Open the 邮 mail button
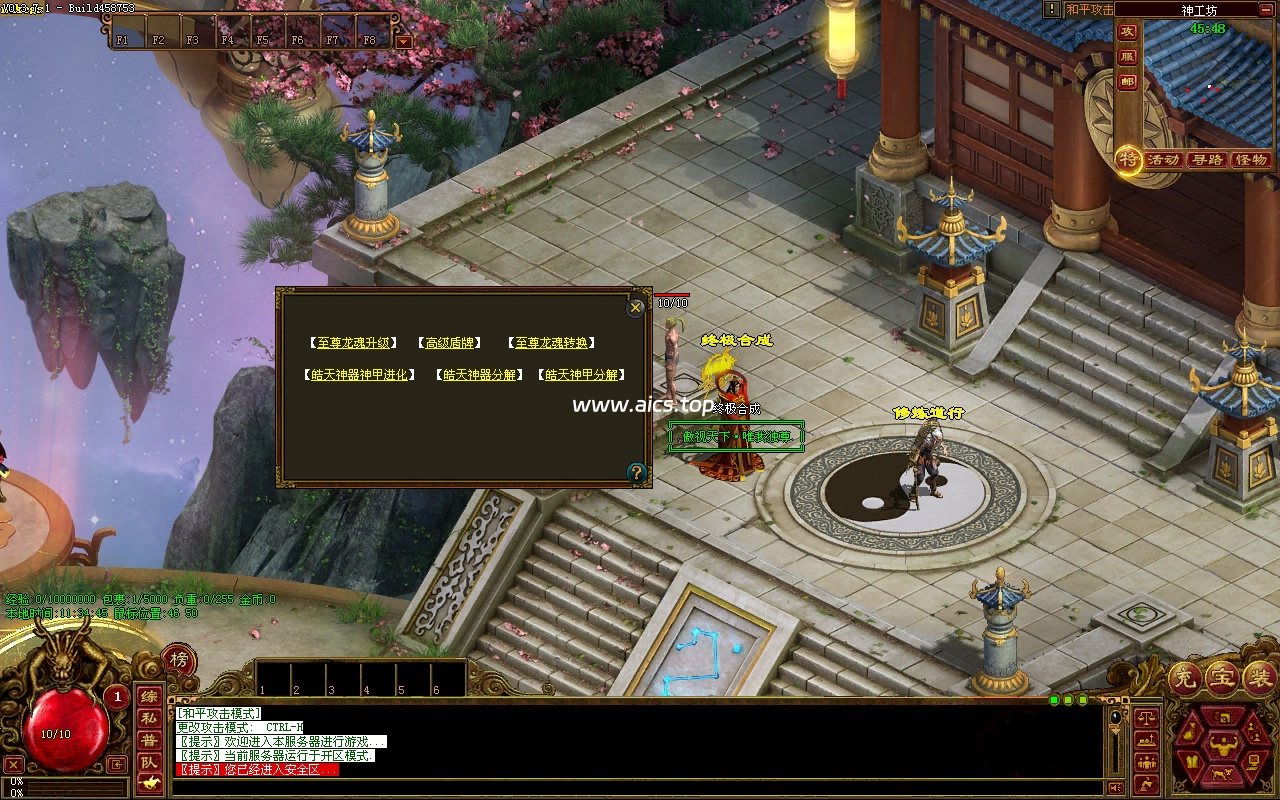This screenshot has width=1280, height=800. (x=1128, y=82)
